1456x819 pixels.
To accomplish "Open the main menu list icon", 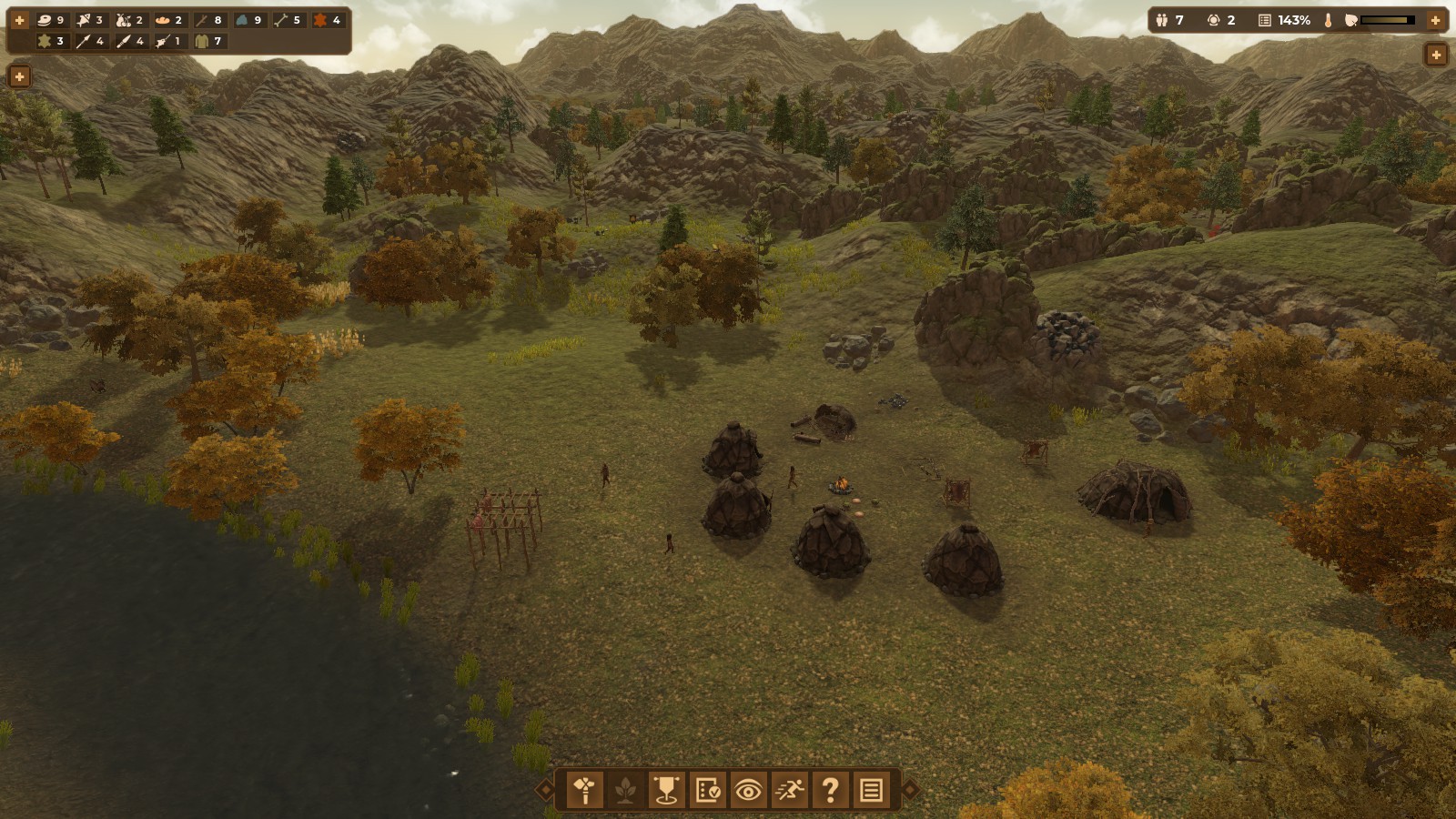I will click(871, 790).
